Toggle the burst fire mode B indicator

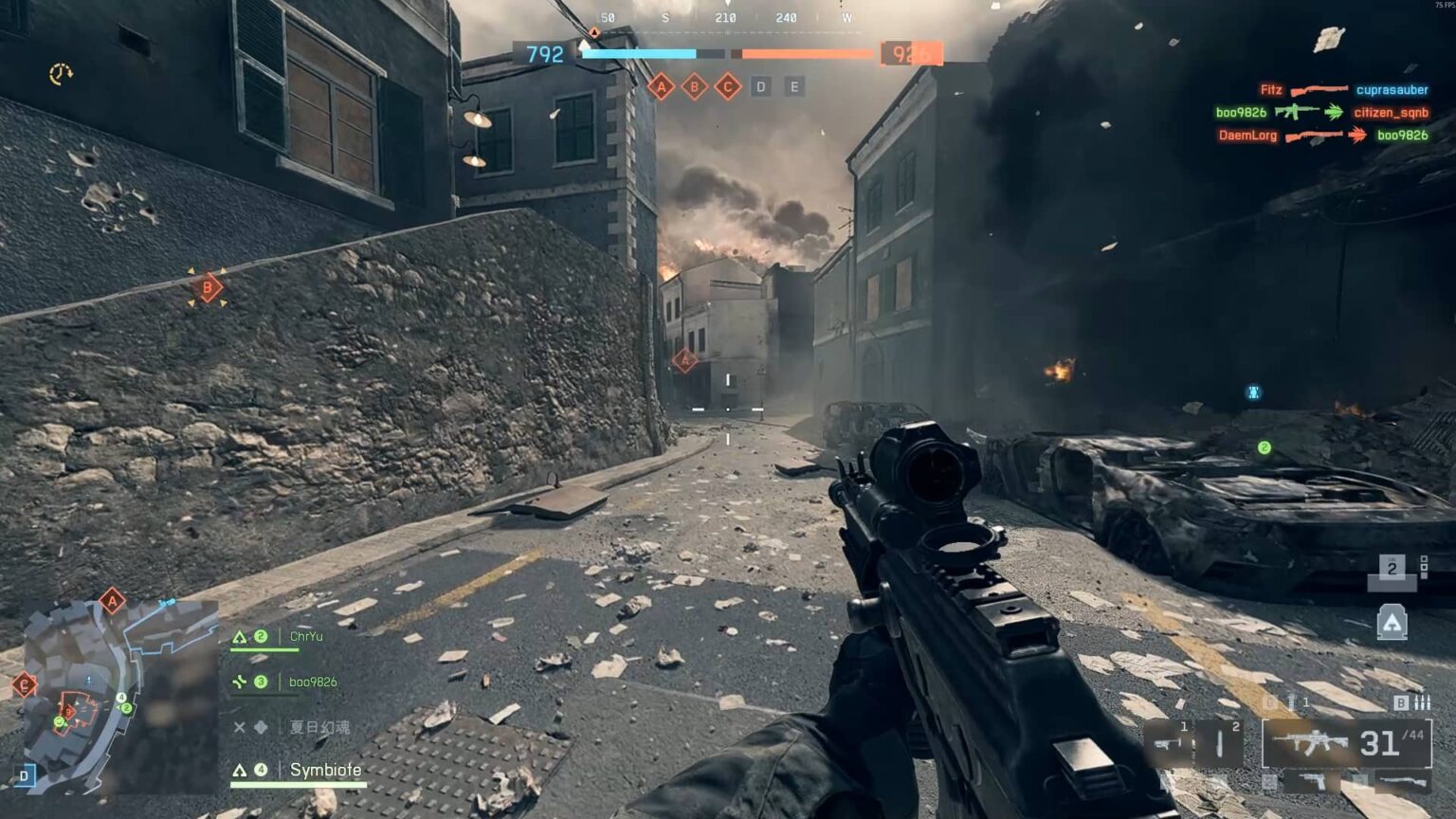click(1399, 703)
